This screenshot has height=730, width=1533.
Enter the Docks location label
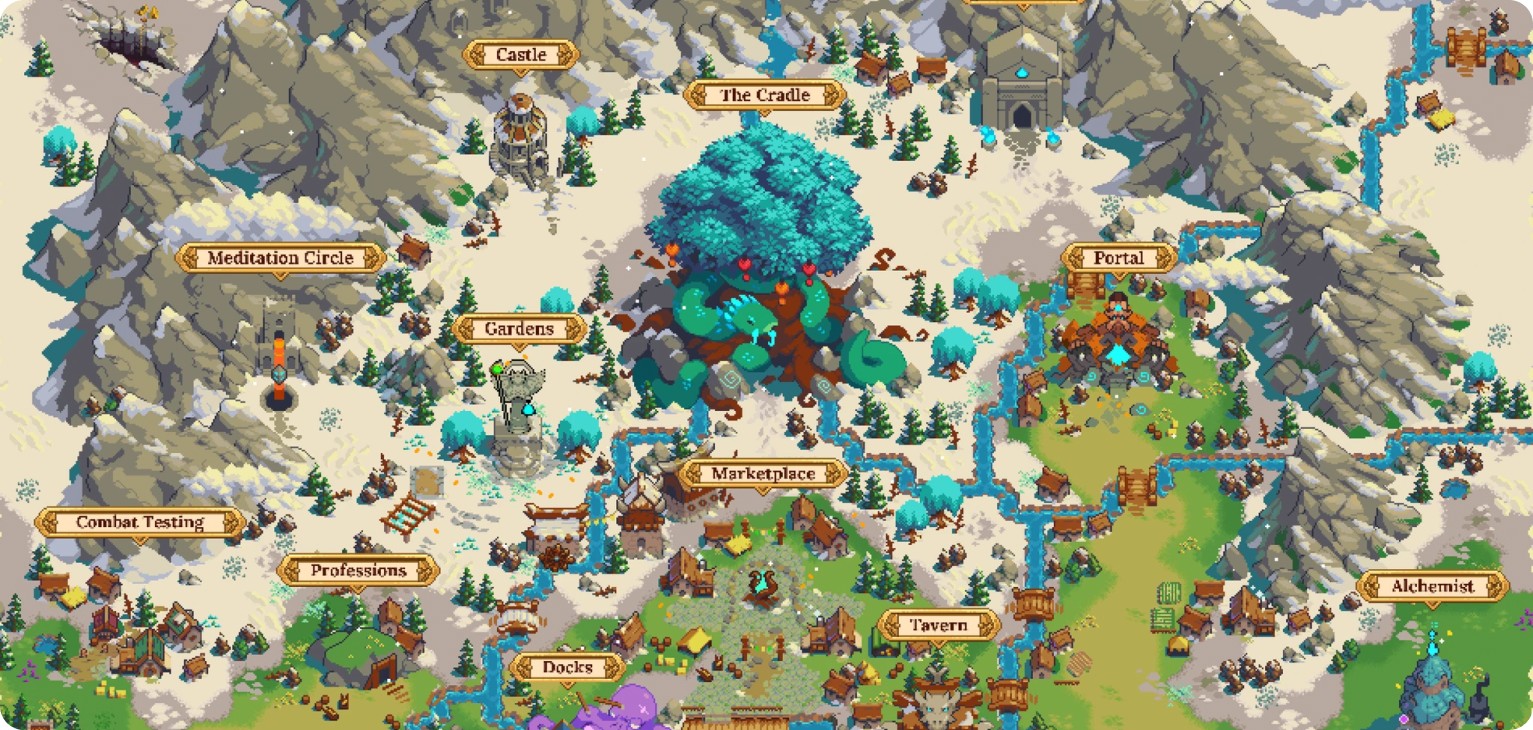coord(568,667)
